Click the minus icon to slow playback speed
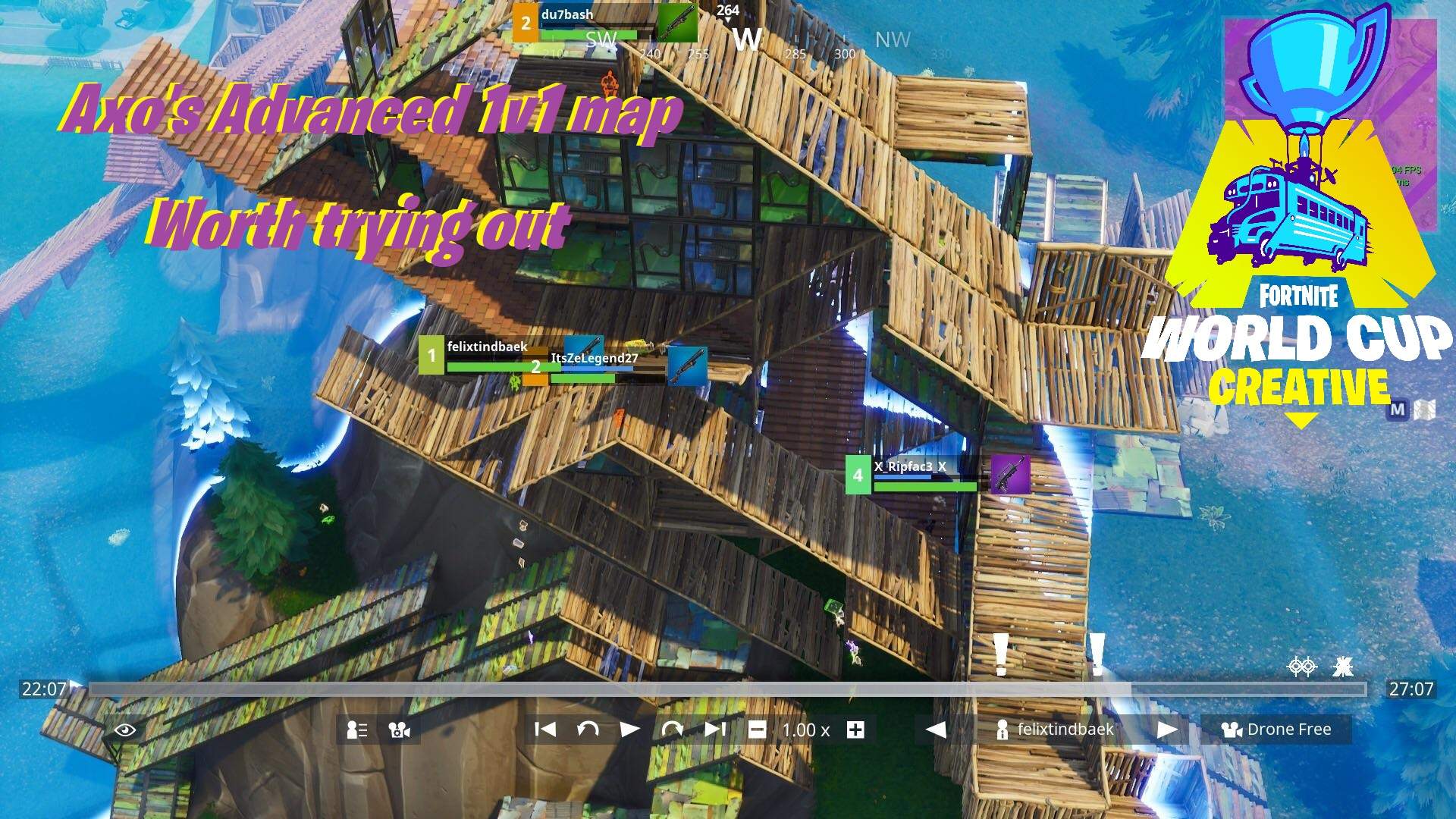 [757, 730]
